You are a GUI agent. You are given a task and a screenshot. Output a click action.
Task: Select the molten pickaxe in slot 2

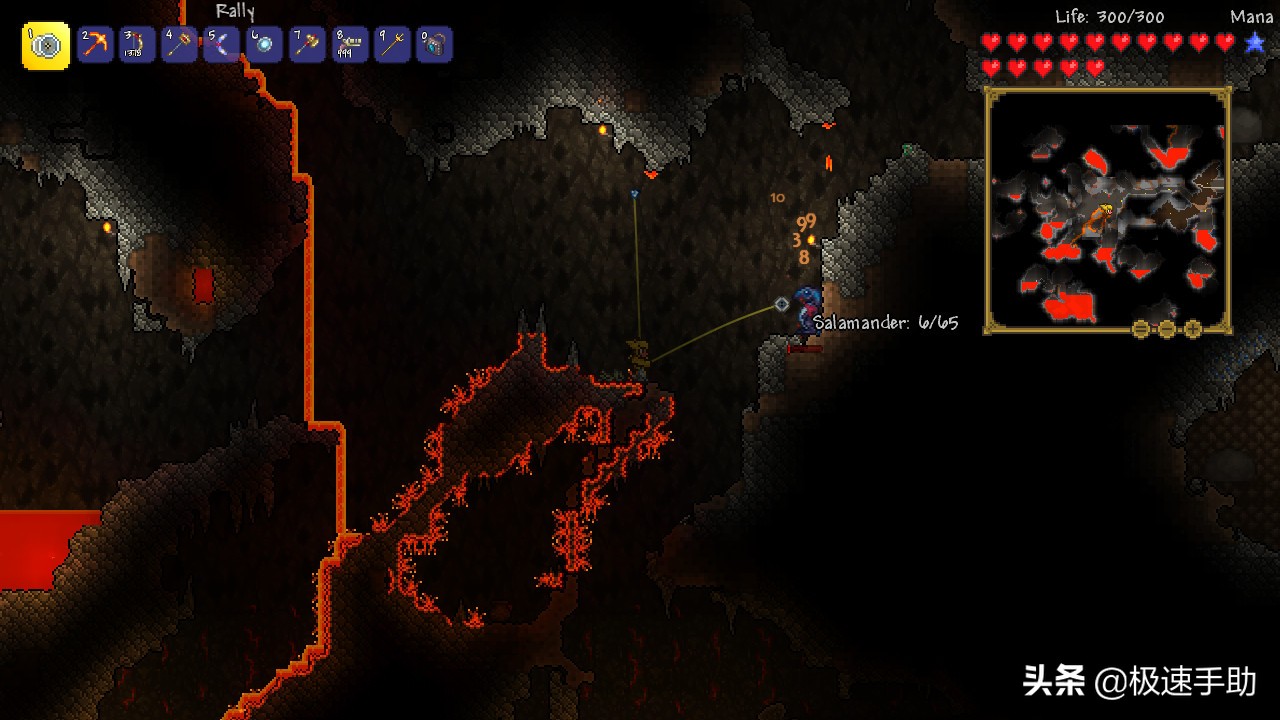tap(95, 45)
